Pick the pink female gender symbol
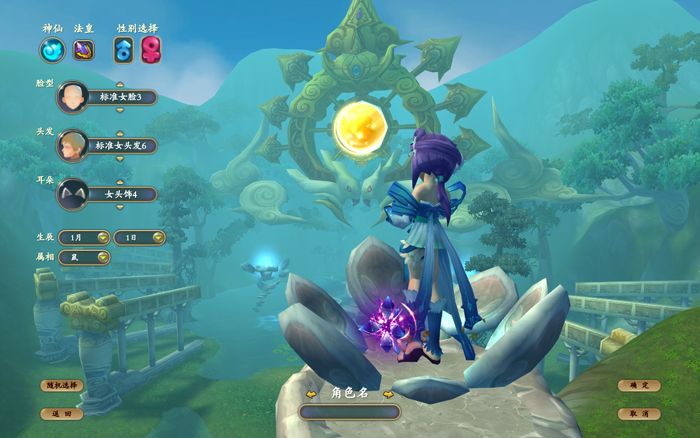Image resolution: width=700 pixels, height=438 pixels. point(151,49)
